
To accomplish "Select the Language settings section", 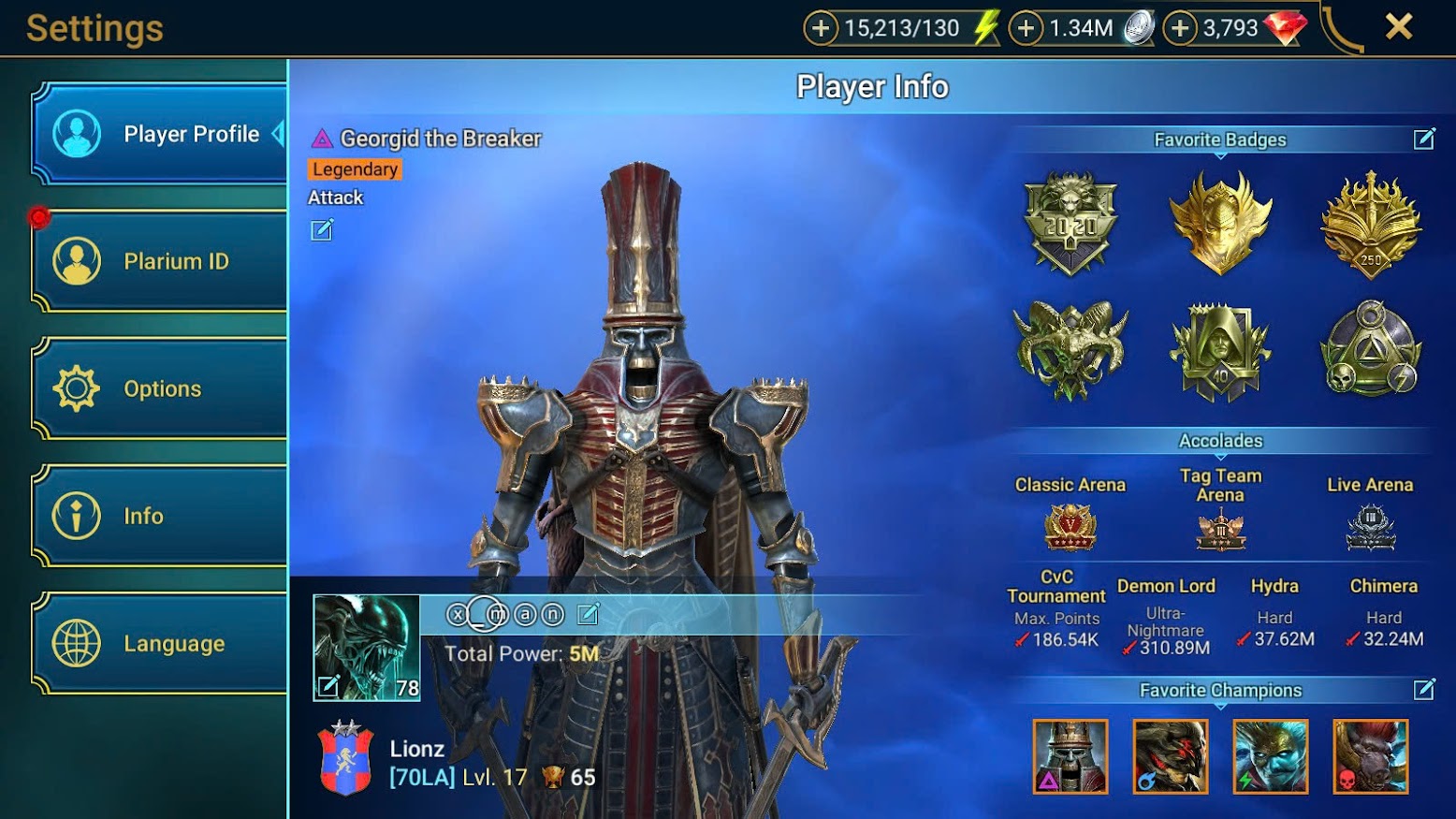I will click(159, 643).
